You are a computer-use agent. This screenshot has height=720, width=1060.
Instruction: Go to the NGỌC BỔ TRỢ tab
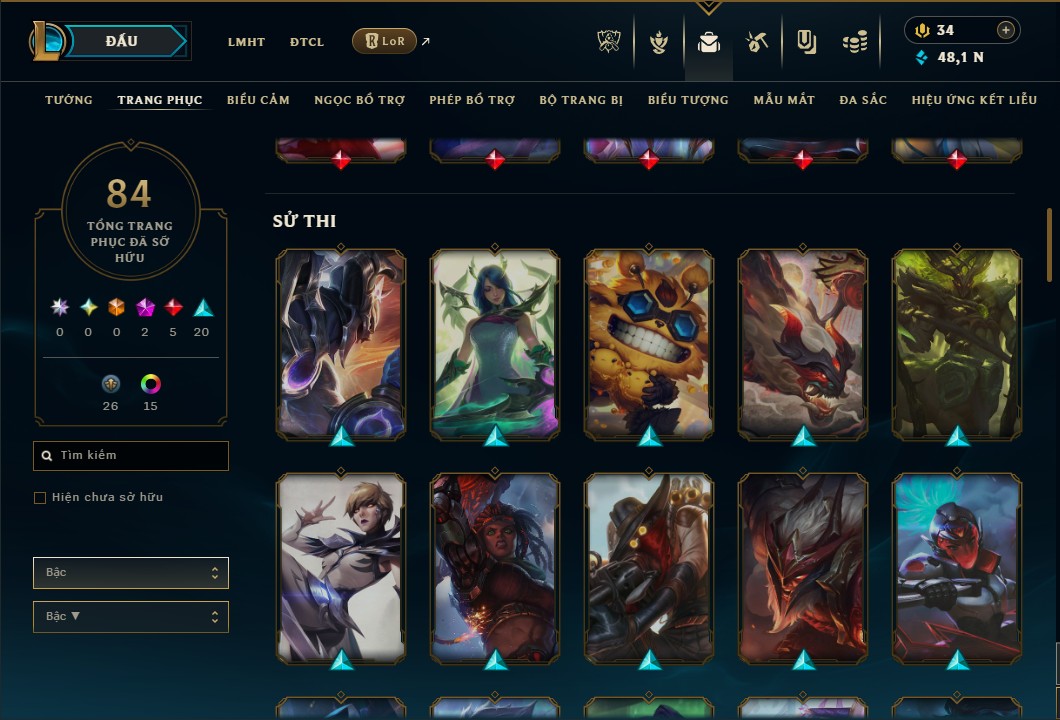pyautogui.click(x=359, y=100)
